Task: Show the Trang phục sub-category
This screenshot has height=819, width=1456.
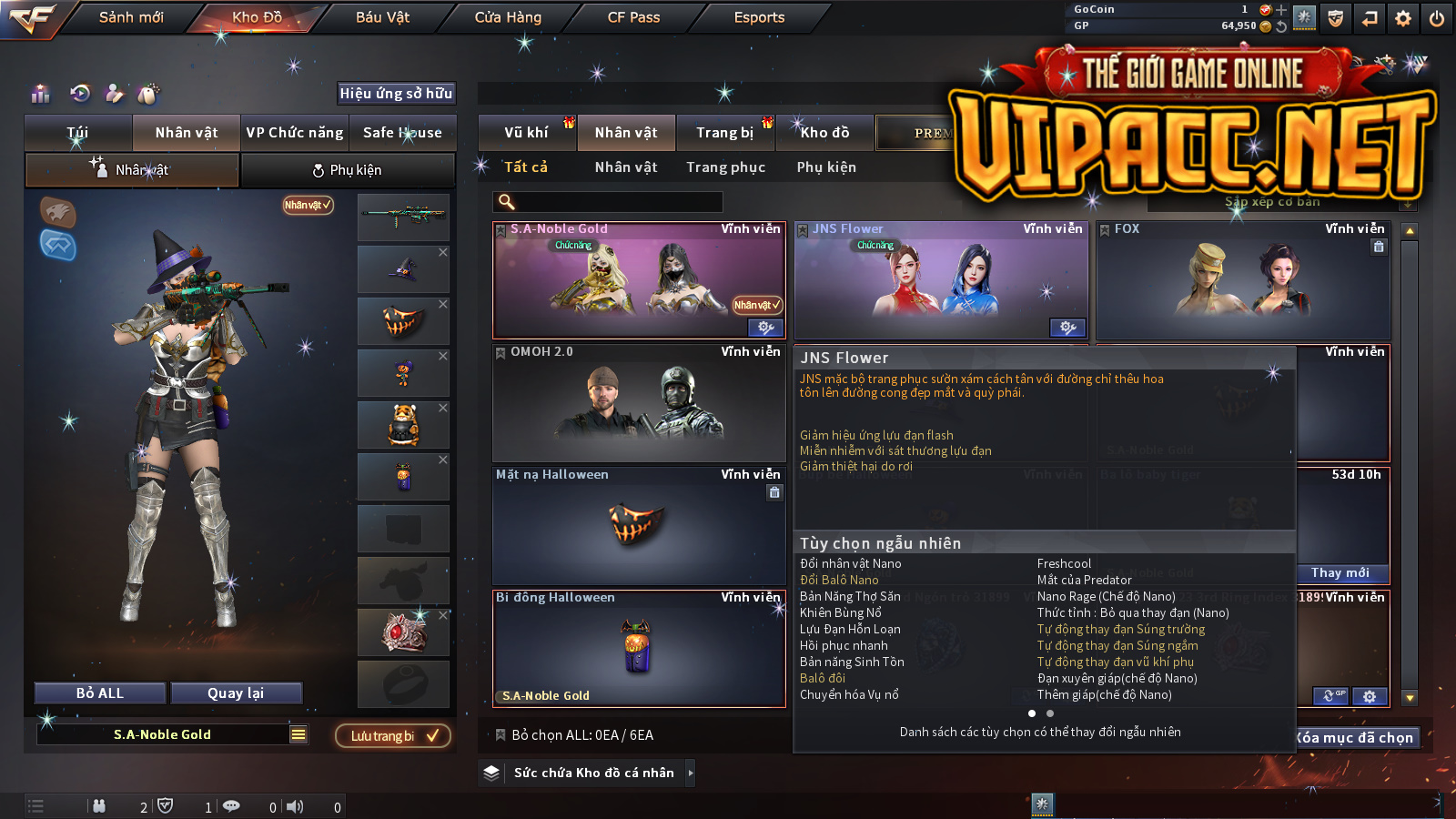Action: 725,167
